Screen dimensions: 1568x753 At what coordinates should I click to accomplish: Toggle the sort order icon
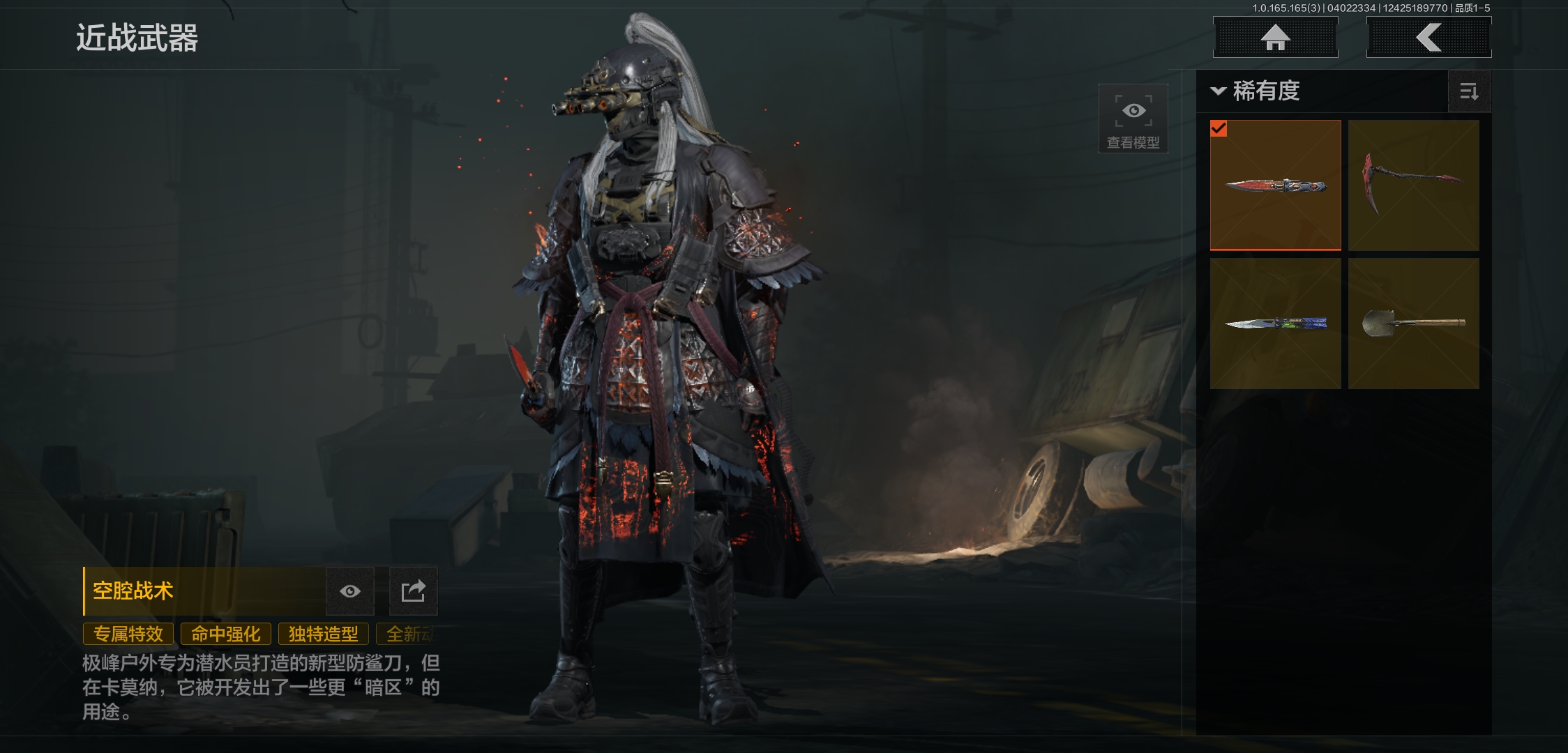(x=1469, y=91)
